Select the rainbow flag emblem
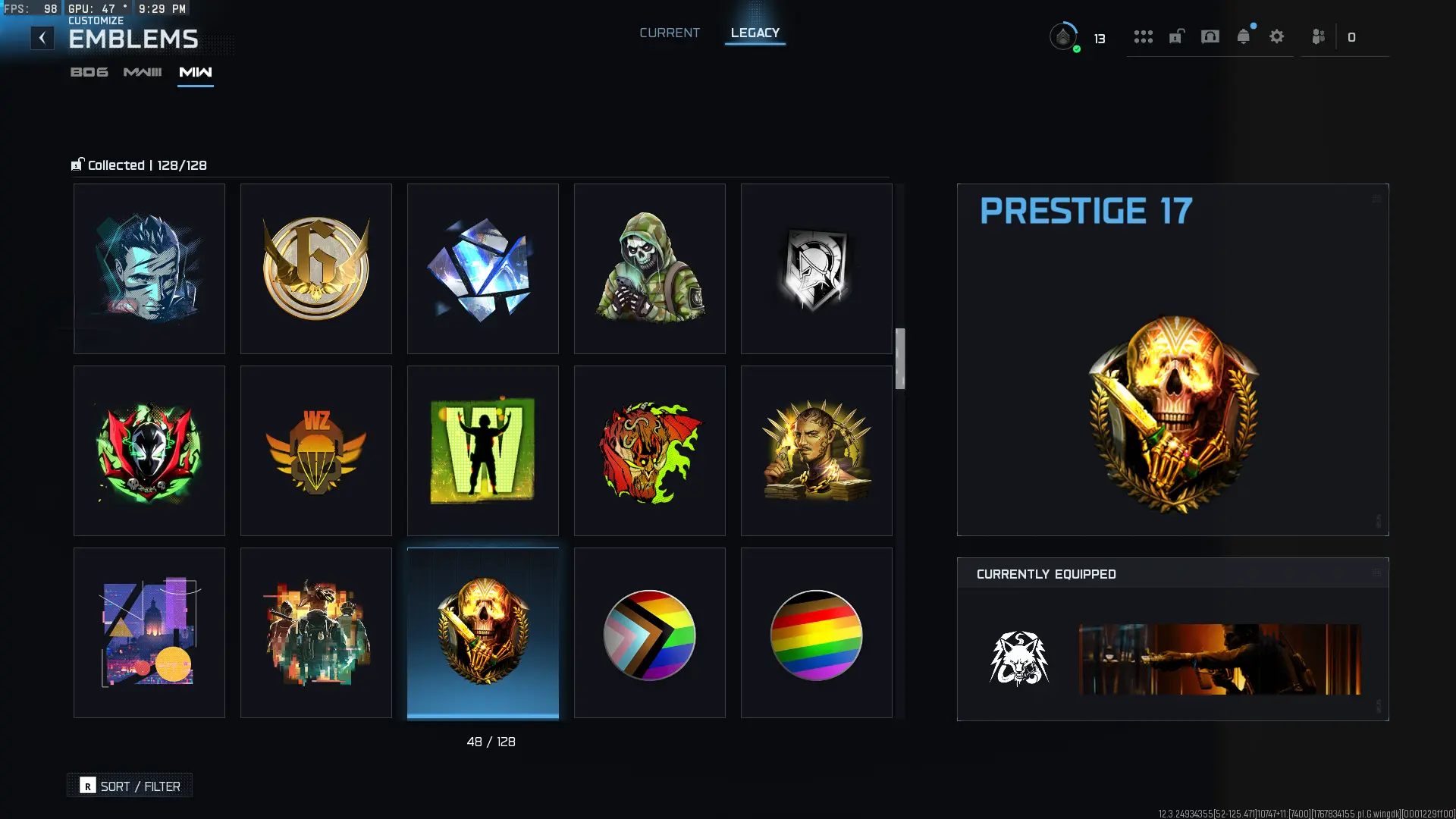 click(816, 632)
